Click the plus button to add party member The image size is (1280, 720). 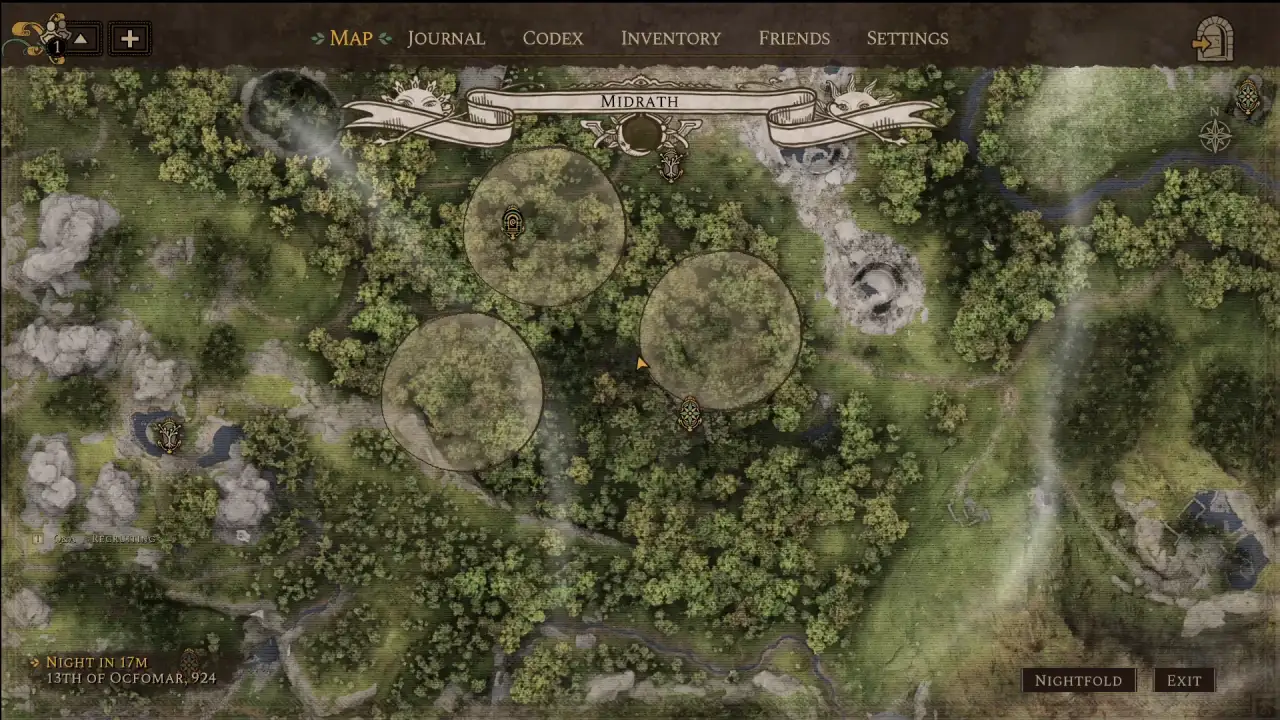coord(129,39)
